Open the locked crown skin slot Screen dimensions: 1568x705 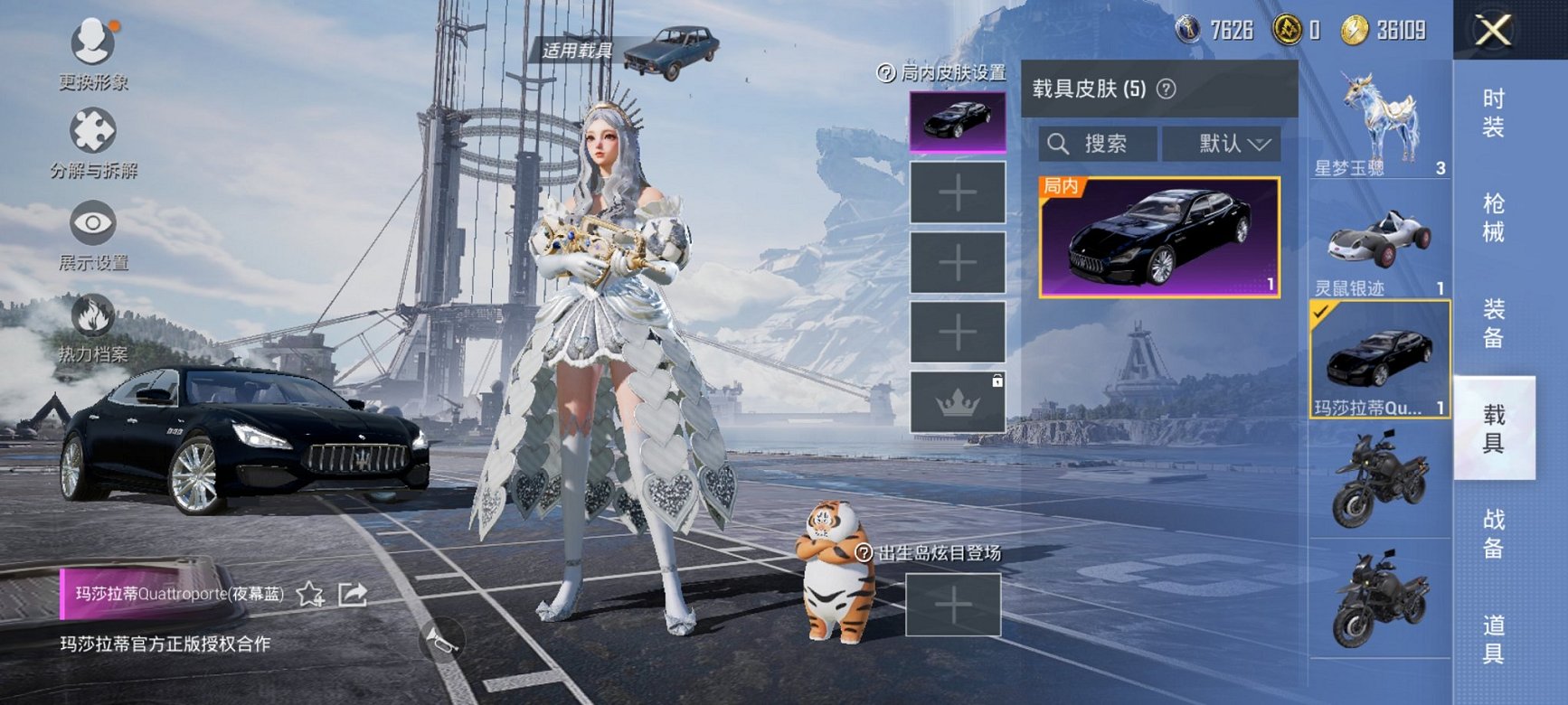click(957, 402)
